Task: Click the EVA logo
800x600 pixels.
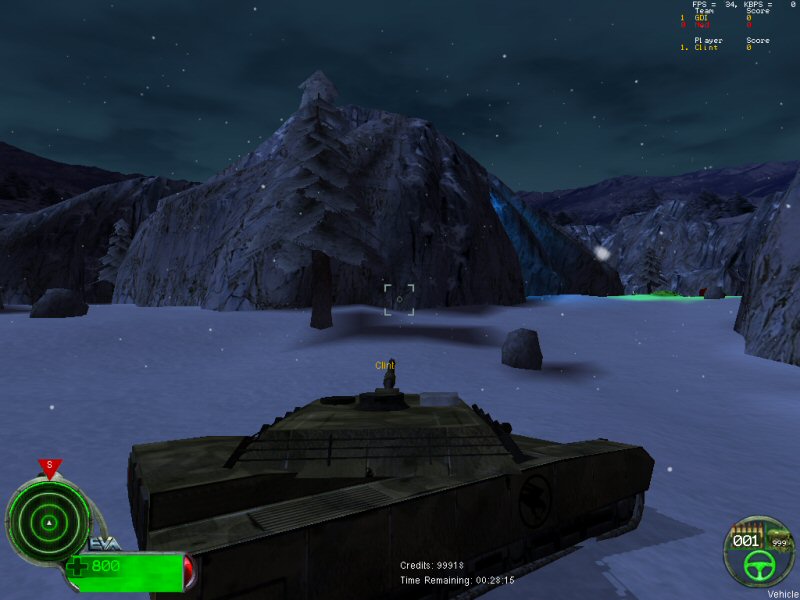Action: tap(105, 543)
